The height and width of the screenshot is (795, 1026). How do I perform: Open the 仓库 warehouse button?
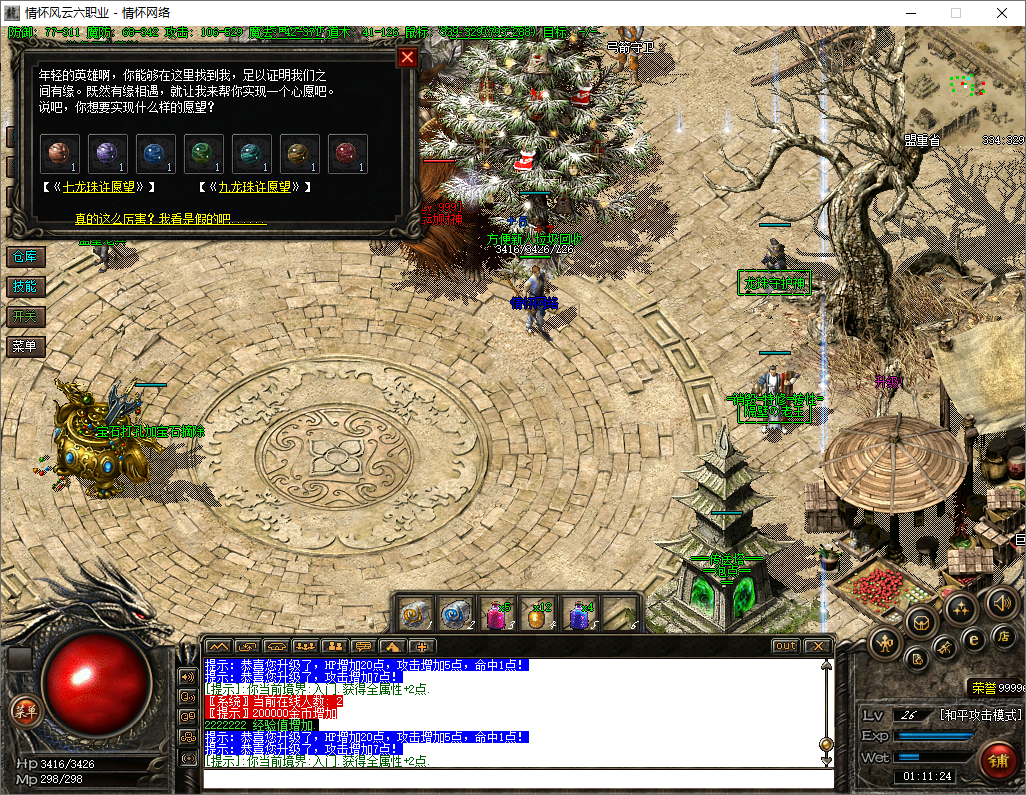(25, 257)
